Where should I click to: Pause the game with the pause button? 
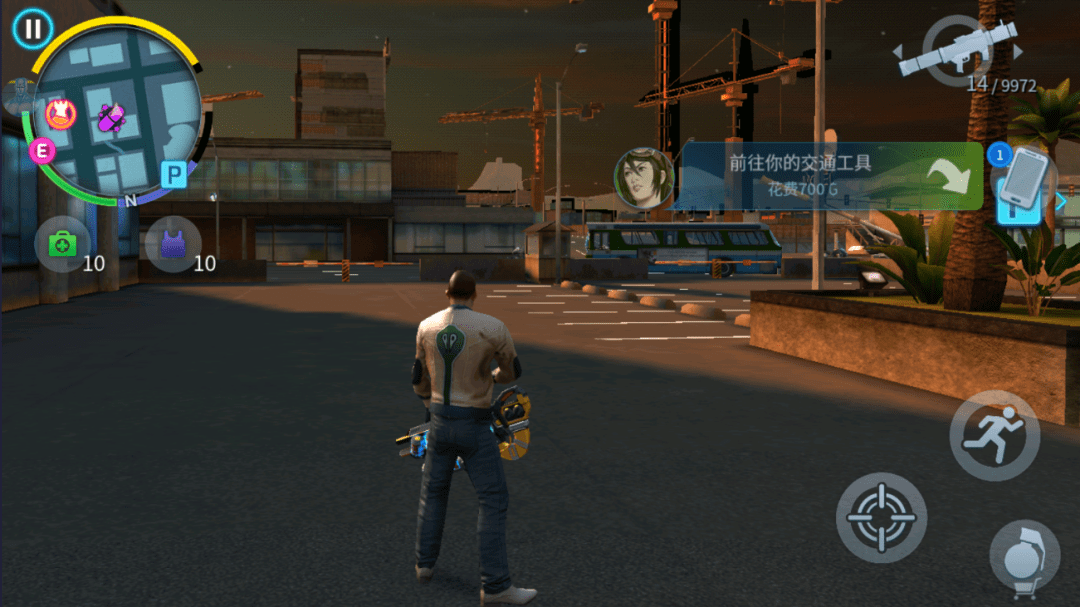(x=33, y=29)
